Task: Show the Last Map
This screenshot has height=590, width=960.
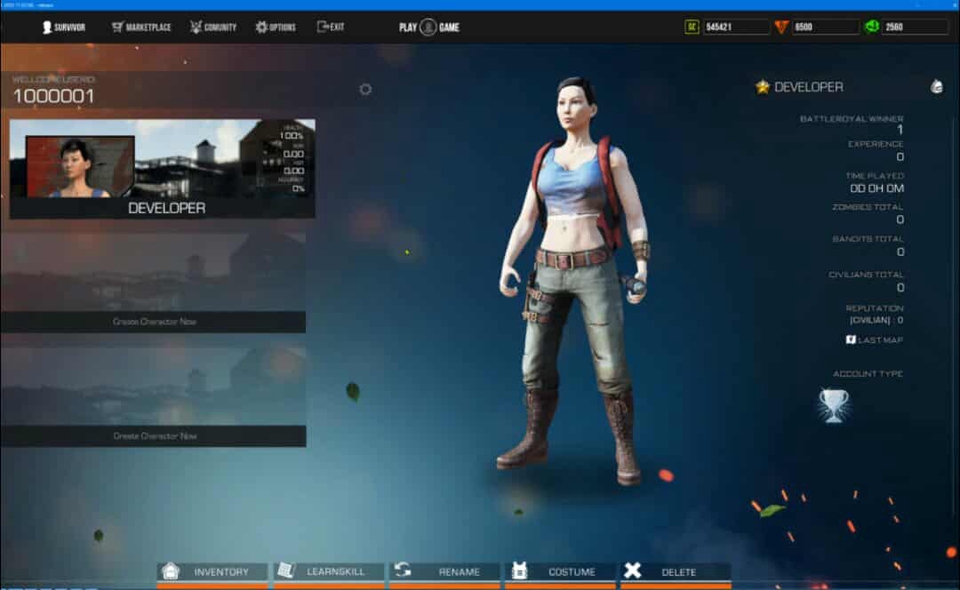Action: (874, 340)
